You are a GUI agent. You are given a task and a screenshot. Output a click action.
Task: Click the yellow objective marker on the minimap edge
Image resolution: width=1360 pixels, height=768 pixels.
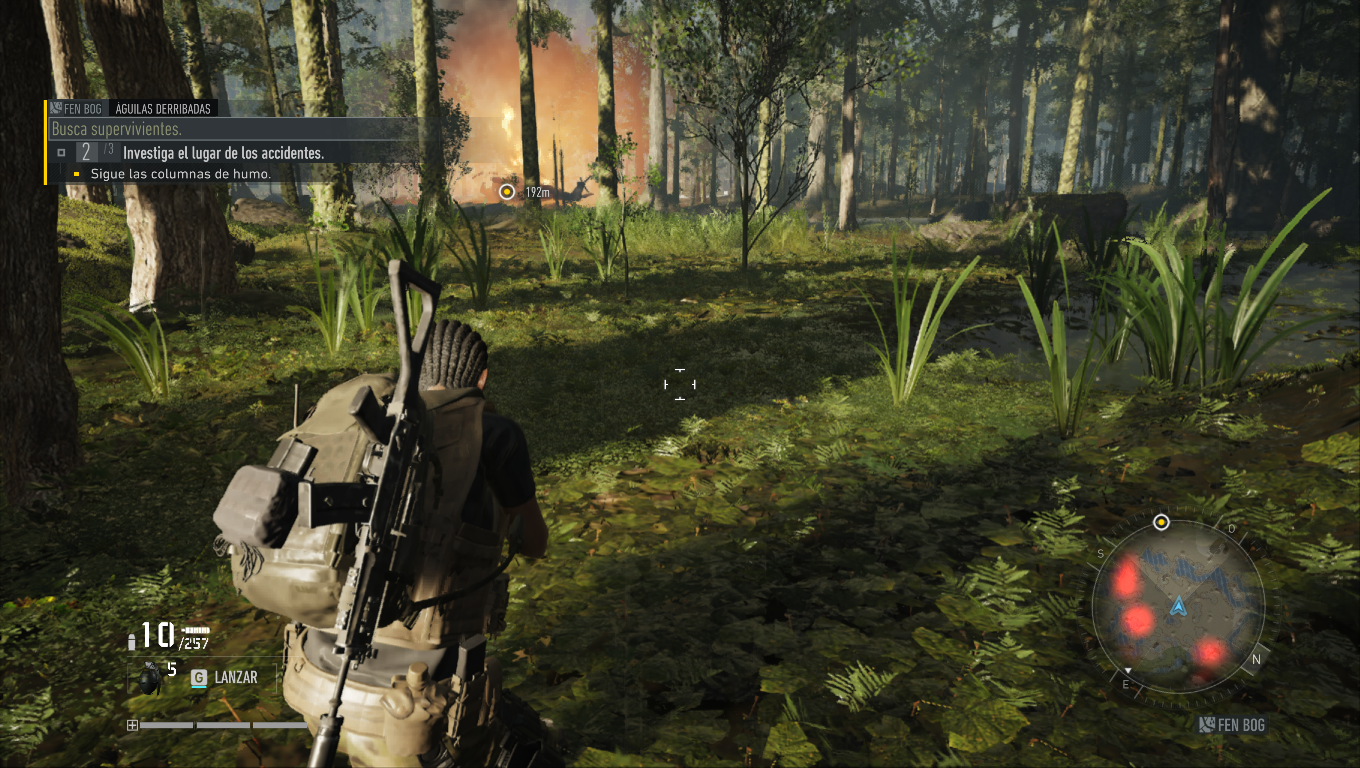click(1161, 522)
